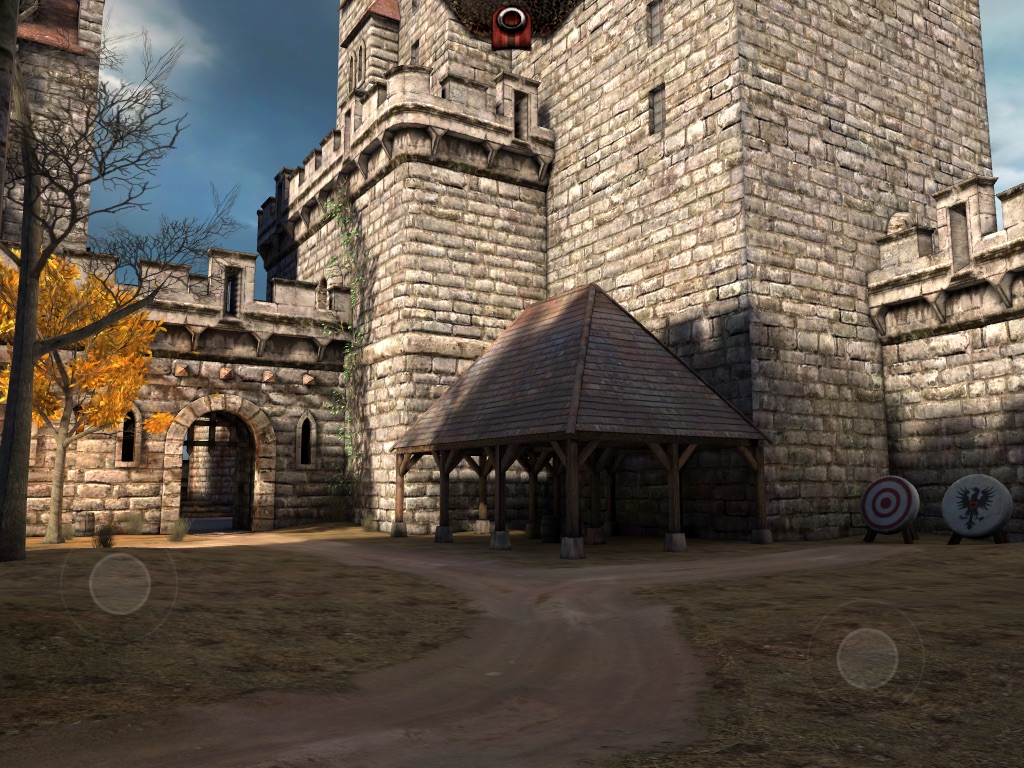
Task: Tap the right virtual look joystick
Action: click(867, 658)
